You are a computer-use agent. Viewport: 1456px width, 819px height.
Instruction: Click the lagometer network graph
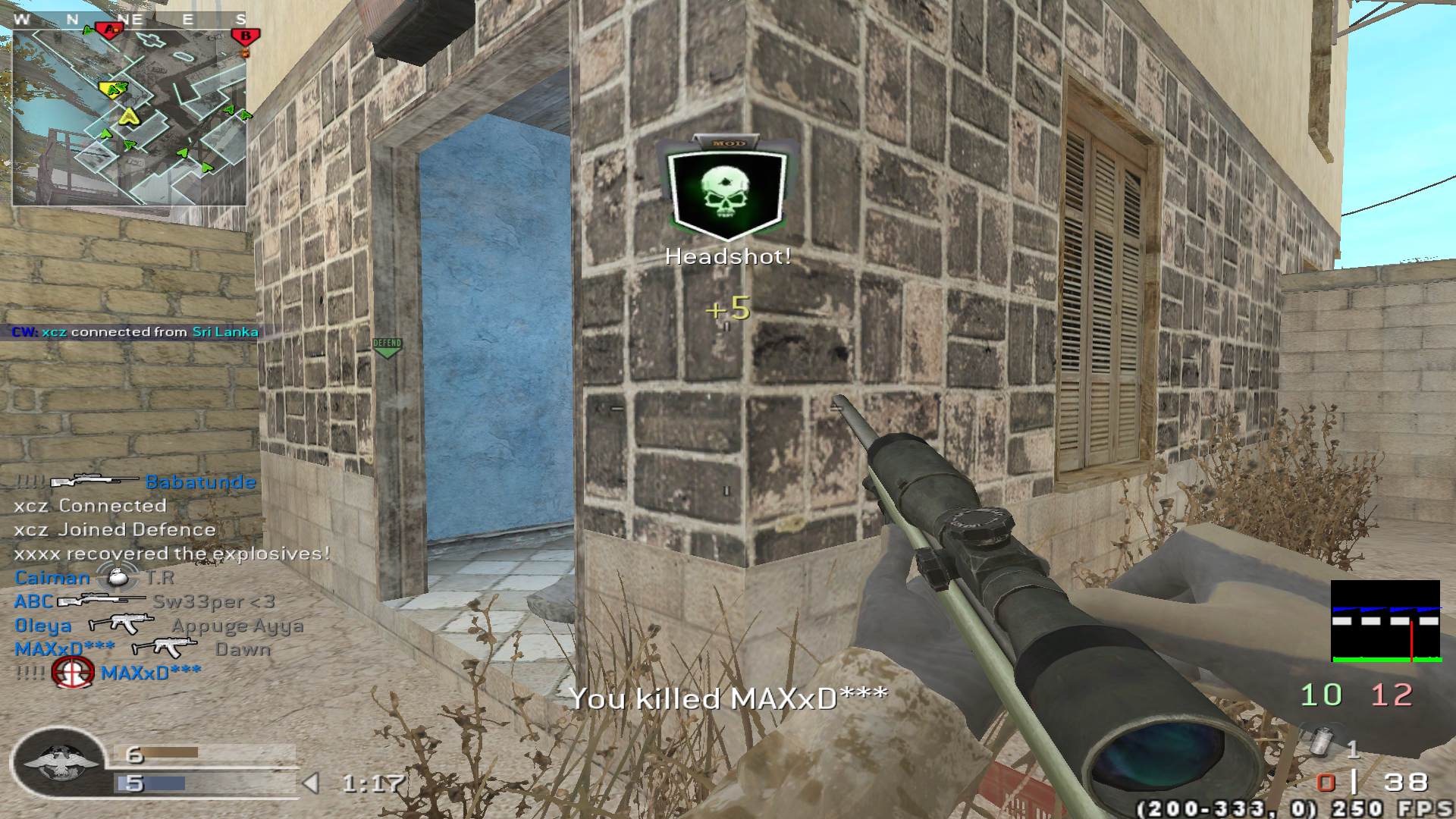(x=1385, y=621)
